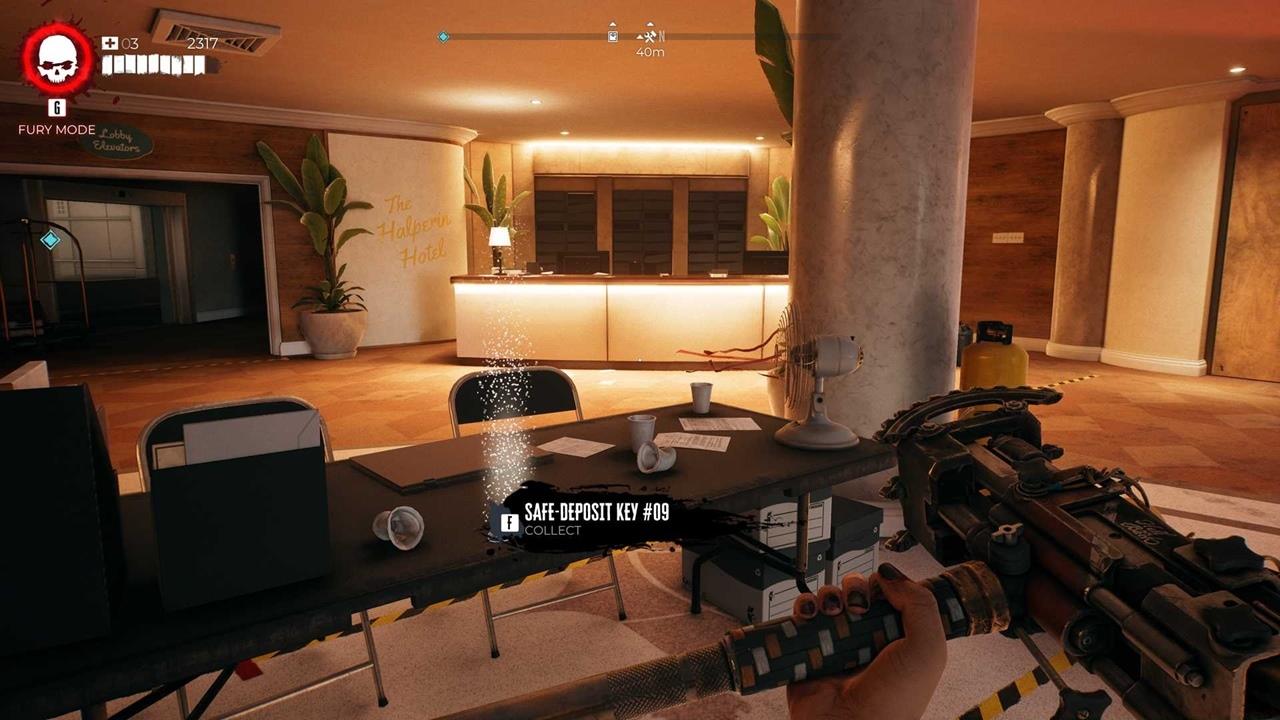Screen dimensions: 1280x720
Task: Click the 40m distance readout
Action: 651,53
